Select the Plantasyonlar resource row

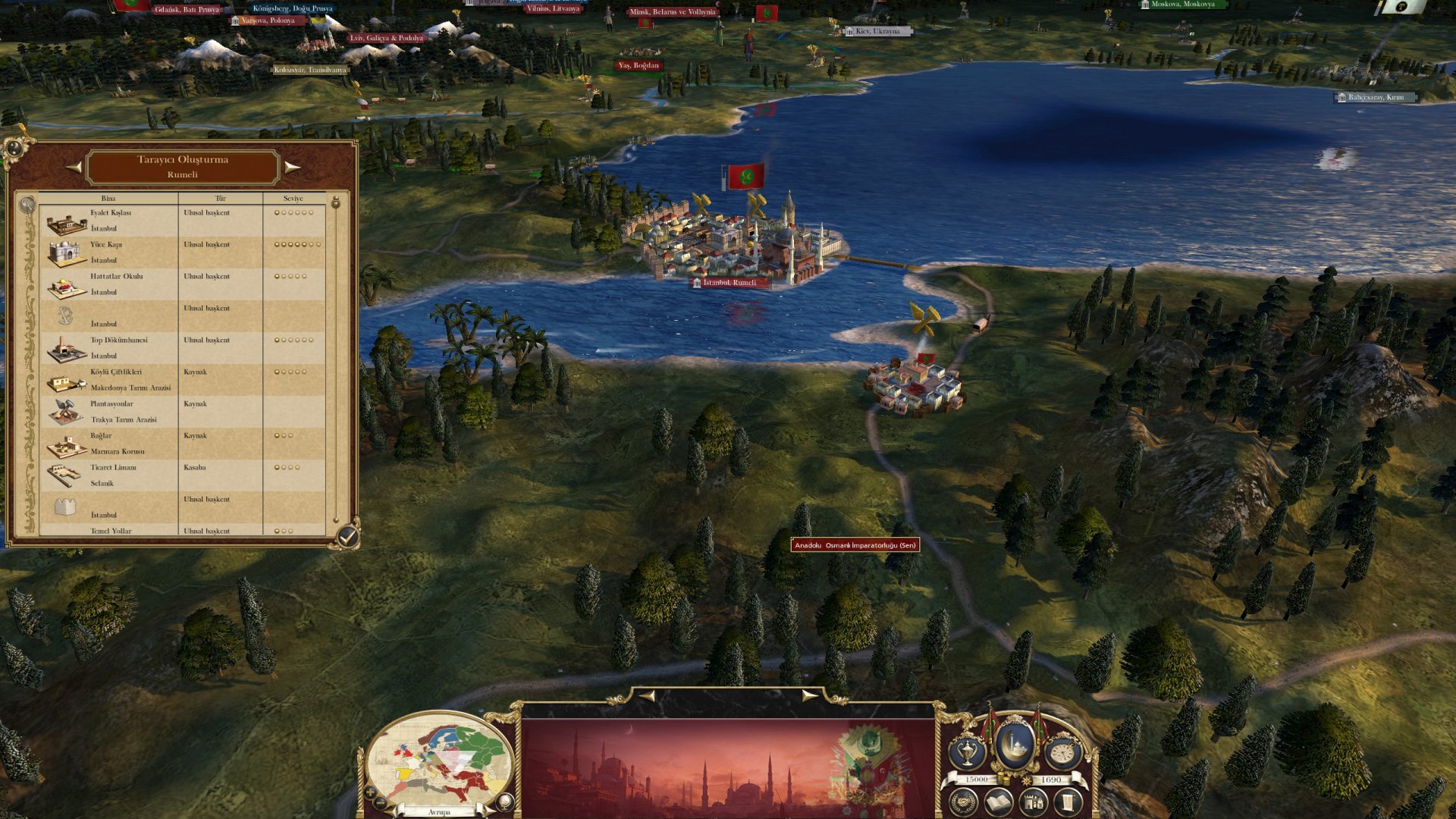pos(182,412)
